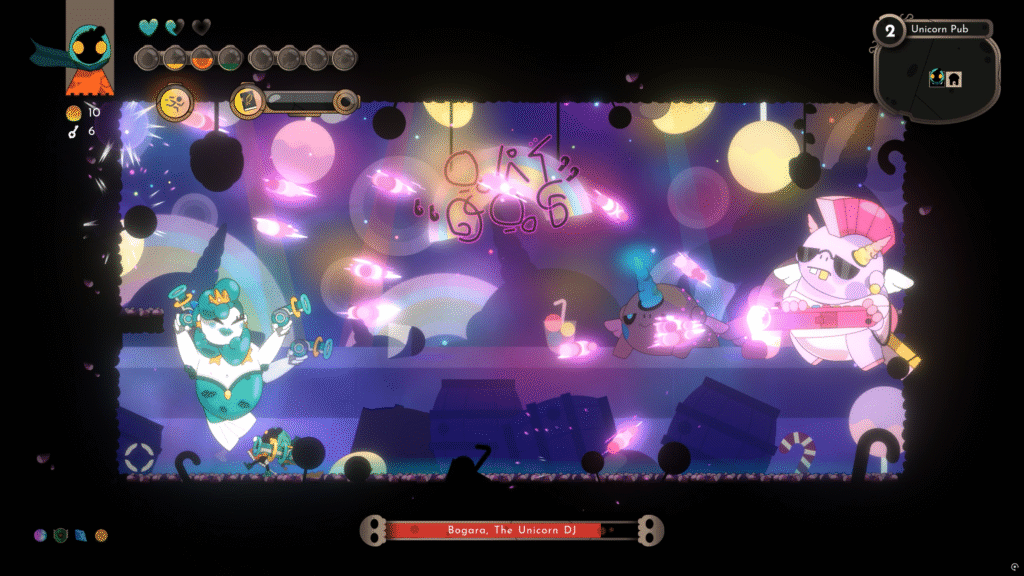Select the green round shield item
Image resolution: width=1024 pixels, height=576 pixels.
tap(60, 535)
